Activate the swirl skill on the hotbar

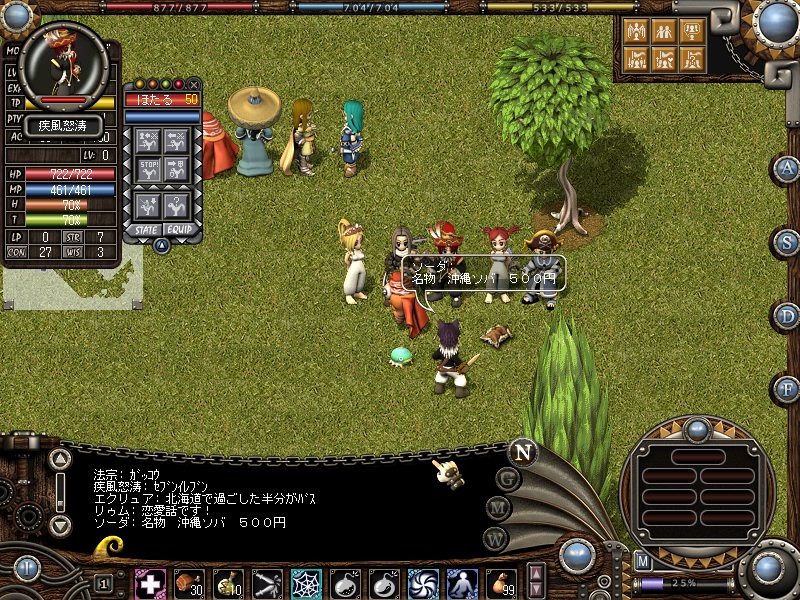[x=423, y=582]
